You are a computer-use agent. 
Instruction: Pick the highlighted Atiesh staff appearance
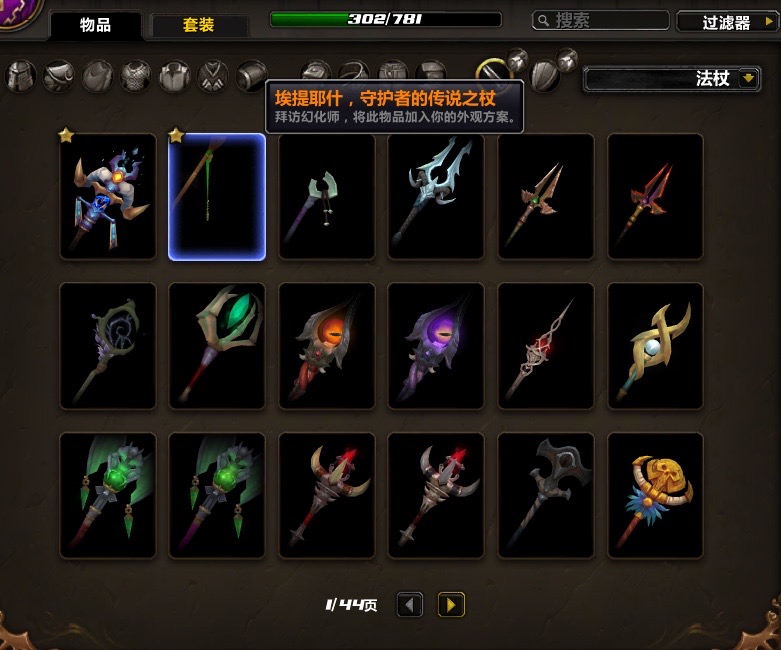(217, 197)
